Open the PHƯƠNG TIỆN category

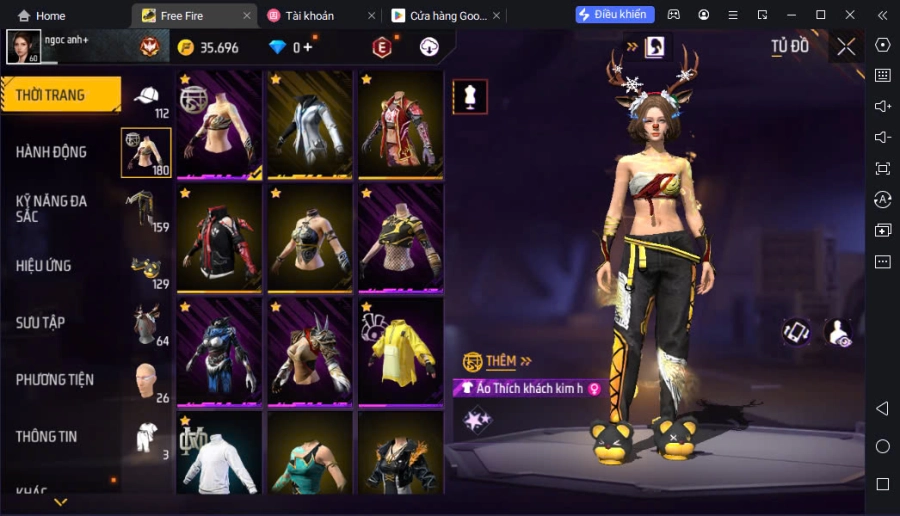(x=55, y=380)
